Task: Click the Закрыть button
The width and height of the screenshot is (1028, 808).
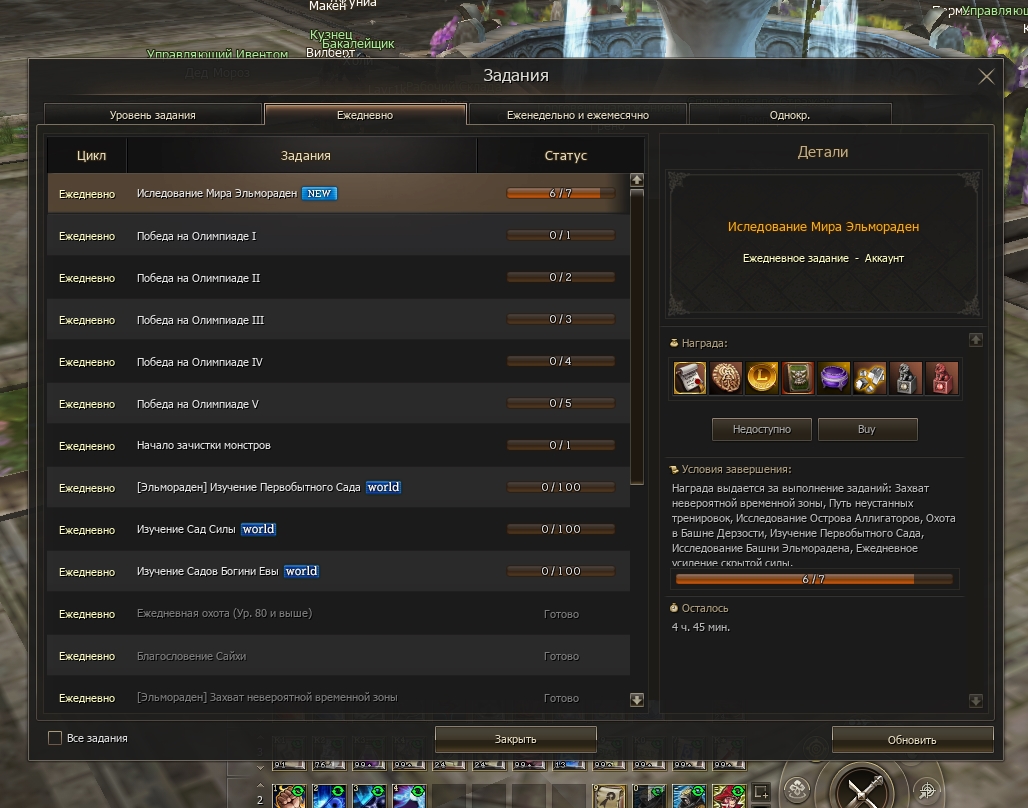Action: (515, 739)
